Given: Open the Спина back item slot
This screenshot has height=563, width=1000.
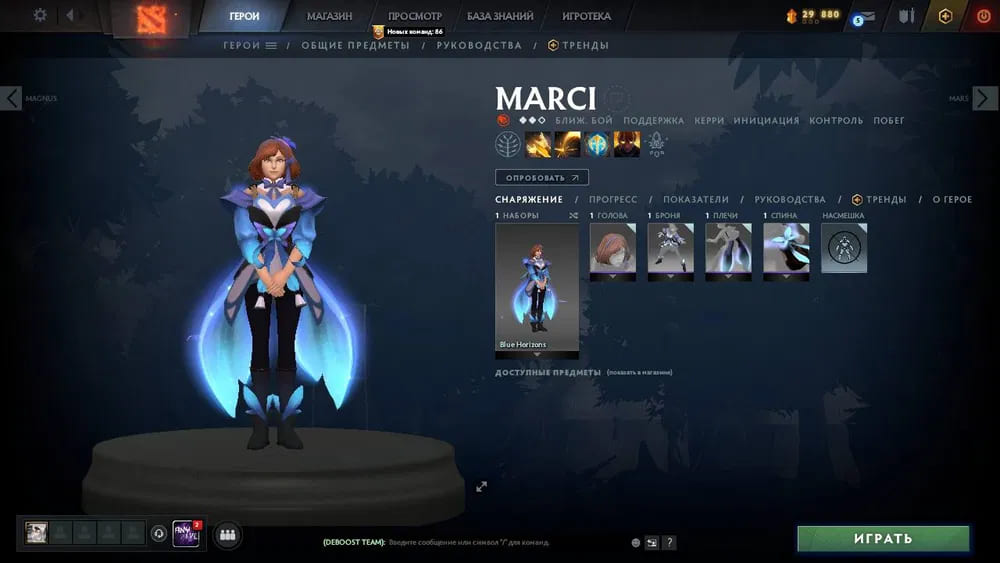Looking at the screenshot, I should click(786, 248).
